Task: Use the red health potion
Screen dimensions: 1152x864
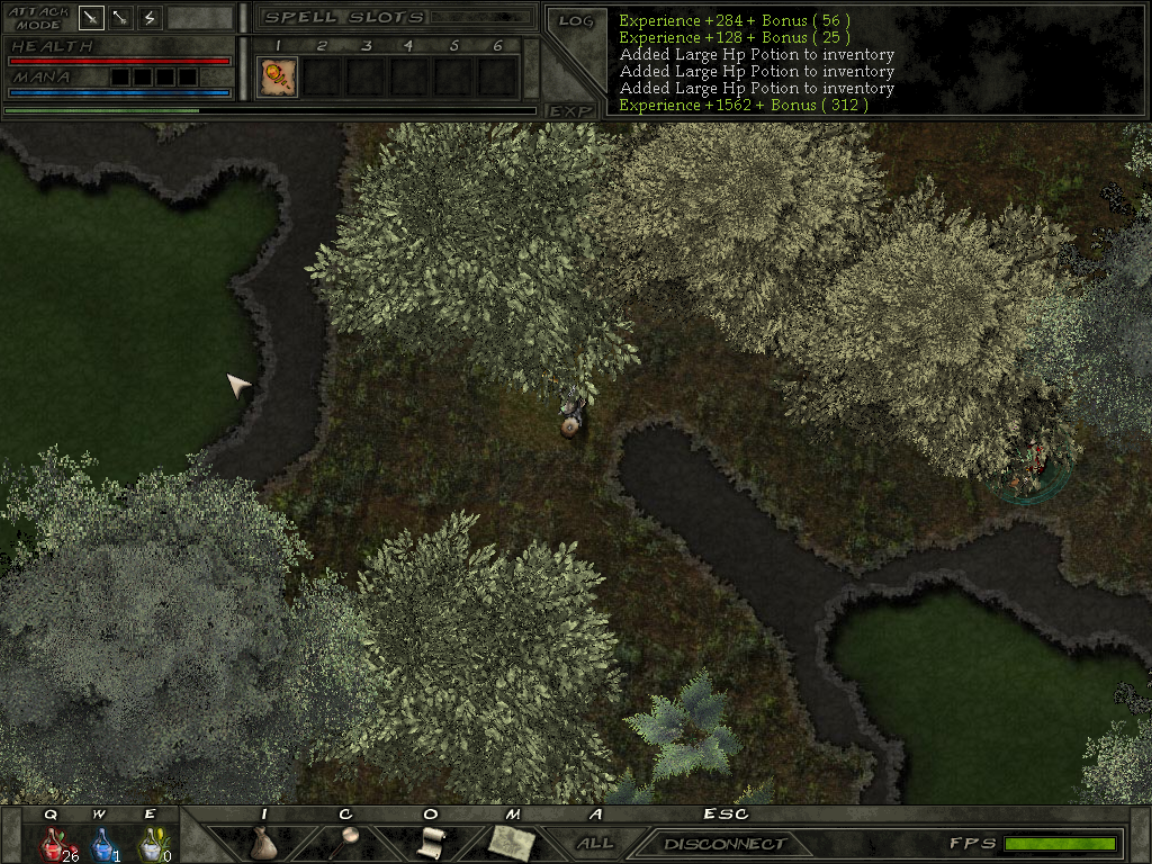Action: [53, 845]
